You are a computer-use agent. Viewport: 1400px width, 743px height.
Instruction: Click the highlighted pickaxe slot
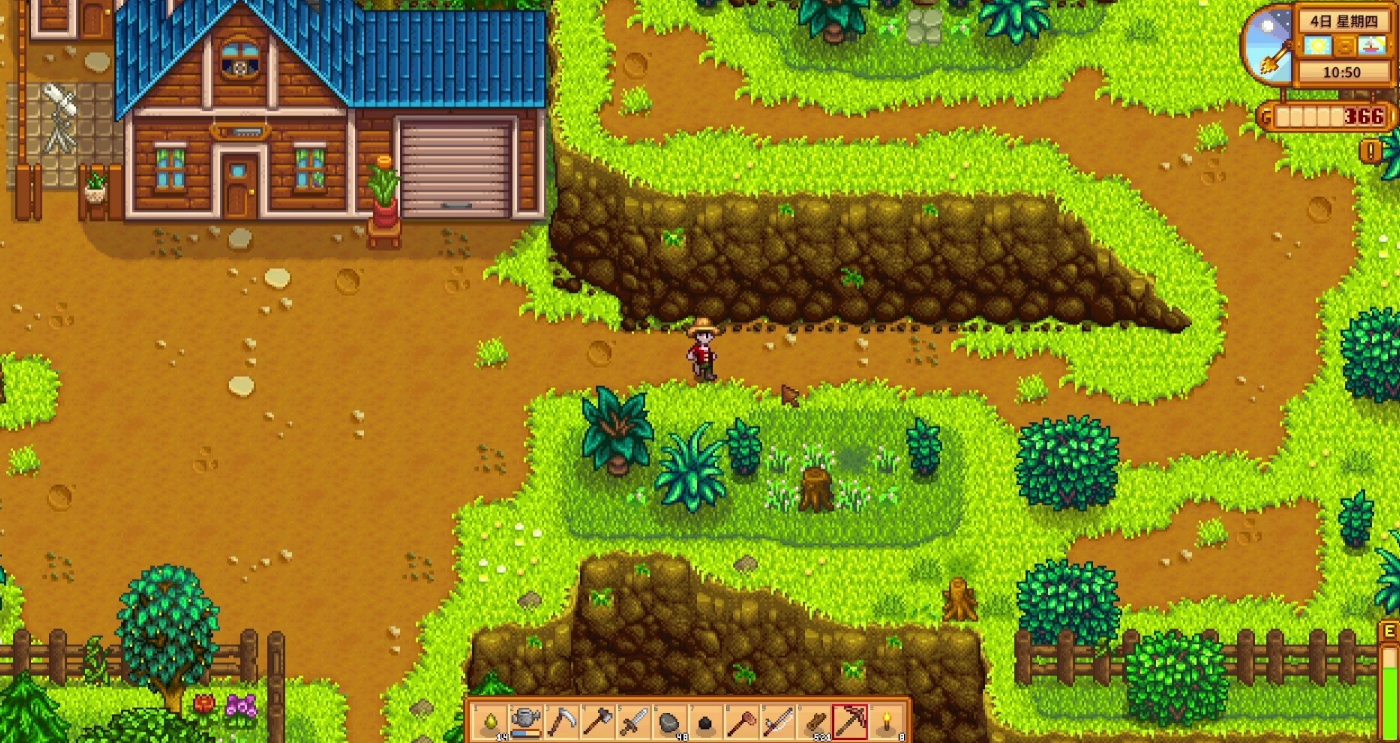pyautogui.click(x=850, y=721)
